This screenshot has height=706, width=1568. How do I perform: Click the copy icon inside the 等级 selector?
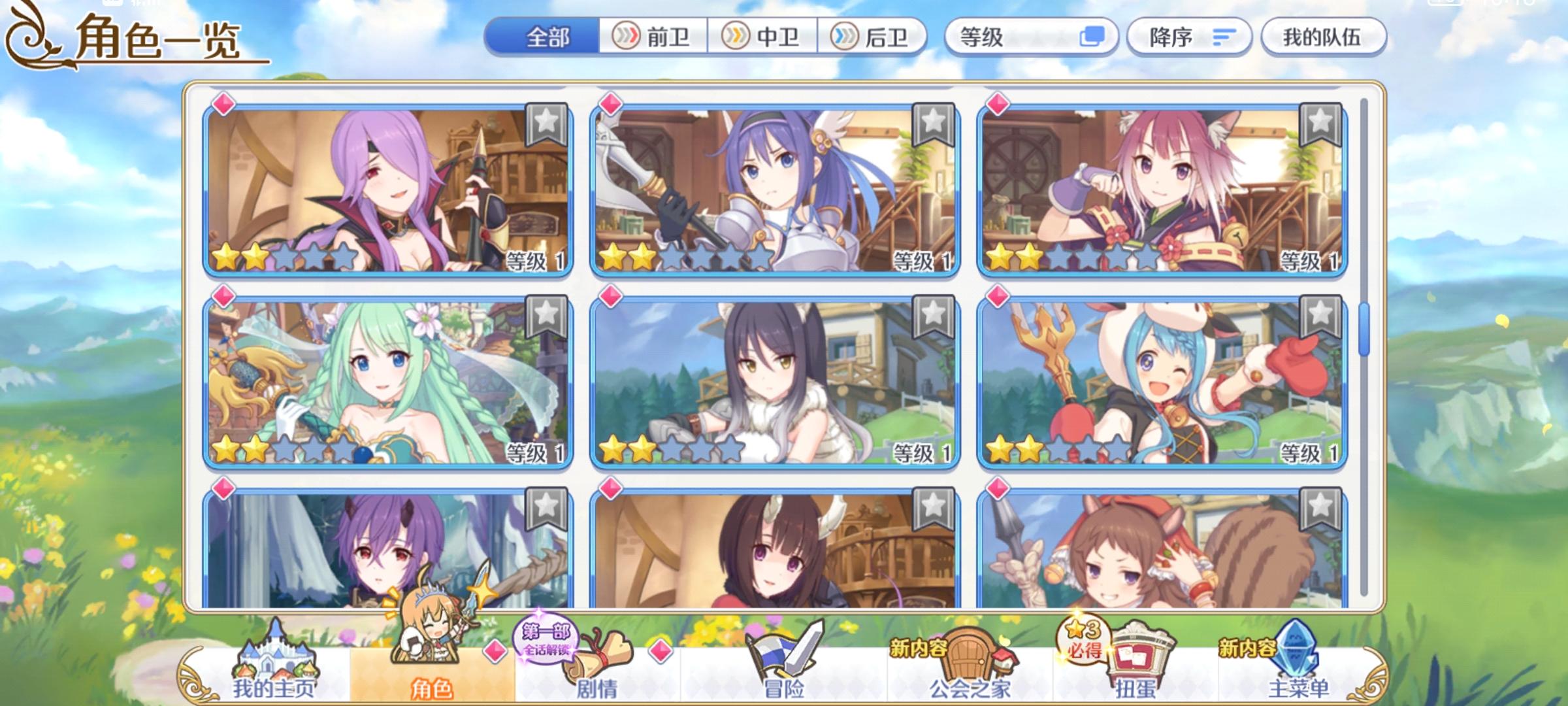tap(1093, 37)
